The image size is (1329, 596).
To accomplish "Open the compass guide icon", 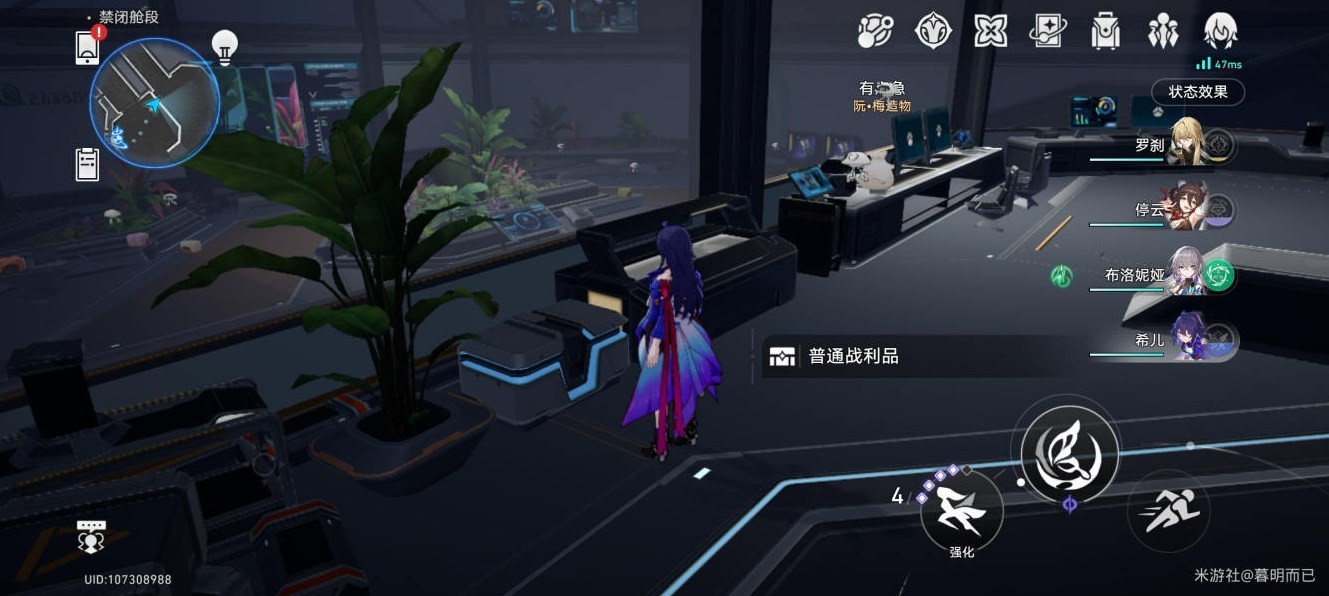I will tap(933, 31).
